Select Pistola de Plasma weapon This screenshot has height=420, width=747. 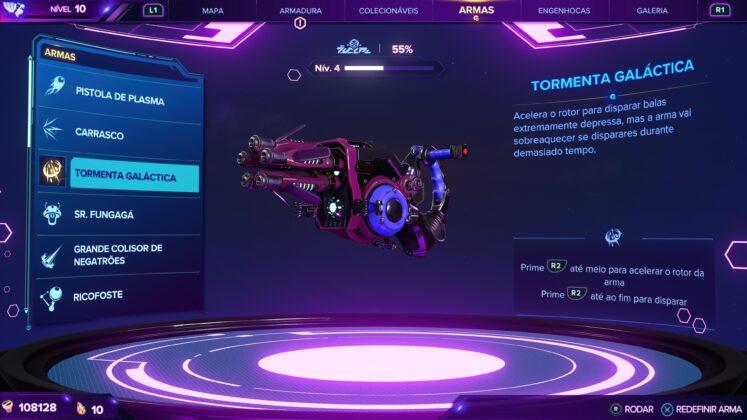click(118, 100)
